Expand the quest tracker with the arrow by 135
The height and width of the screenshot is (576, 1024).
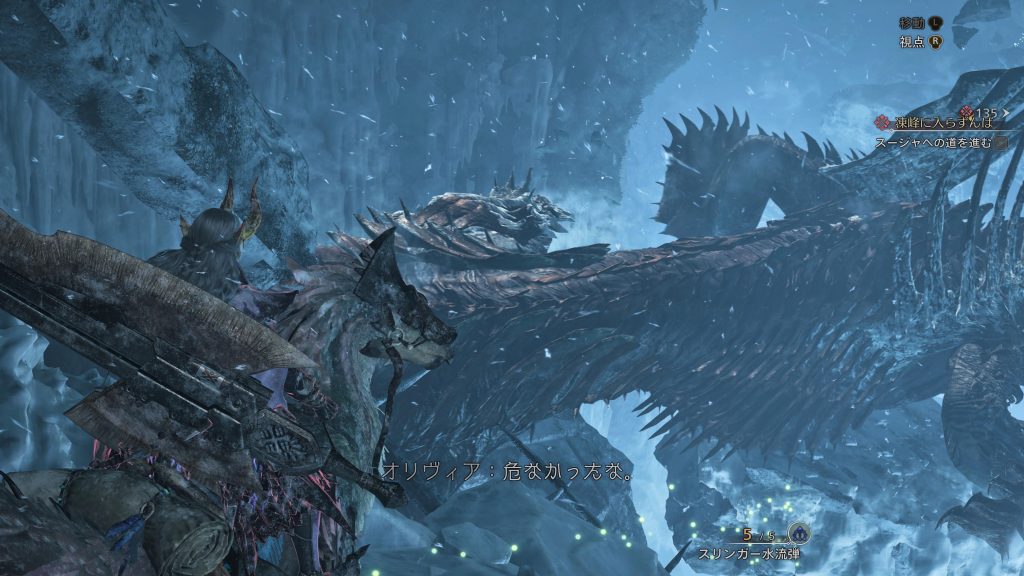coord(1005,112)
